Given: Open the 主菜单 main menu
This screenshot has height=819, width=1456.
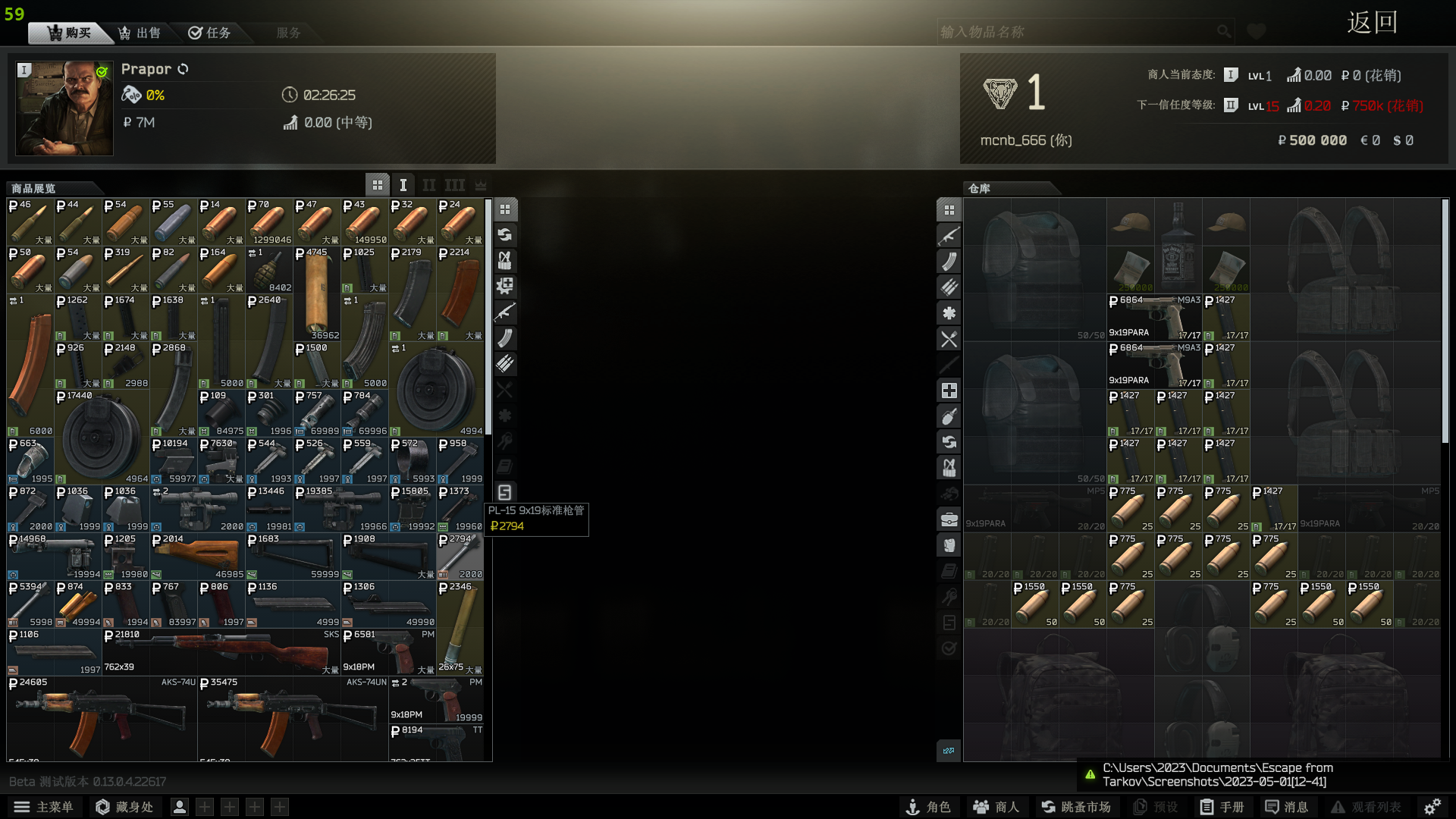Looking at the screenshot, I should [43, 807].
